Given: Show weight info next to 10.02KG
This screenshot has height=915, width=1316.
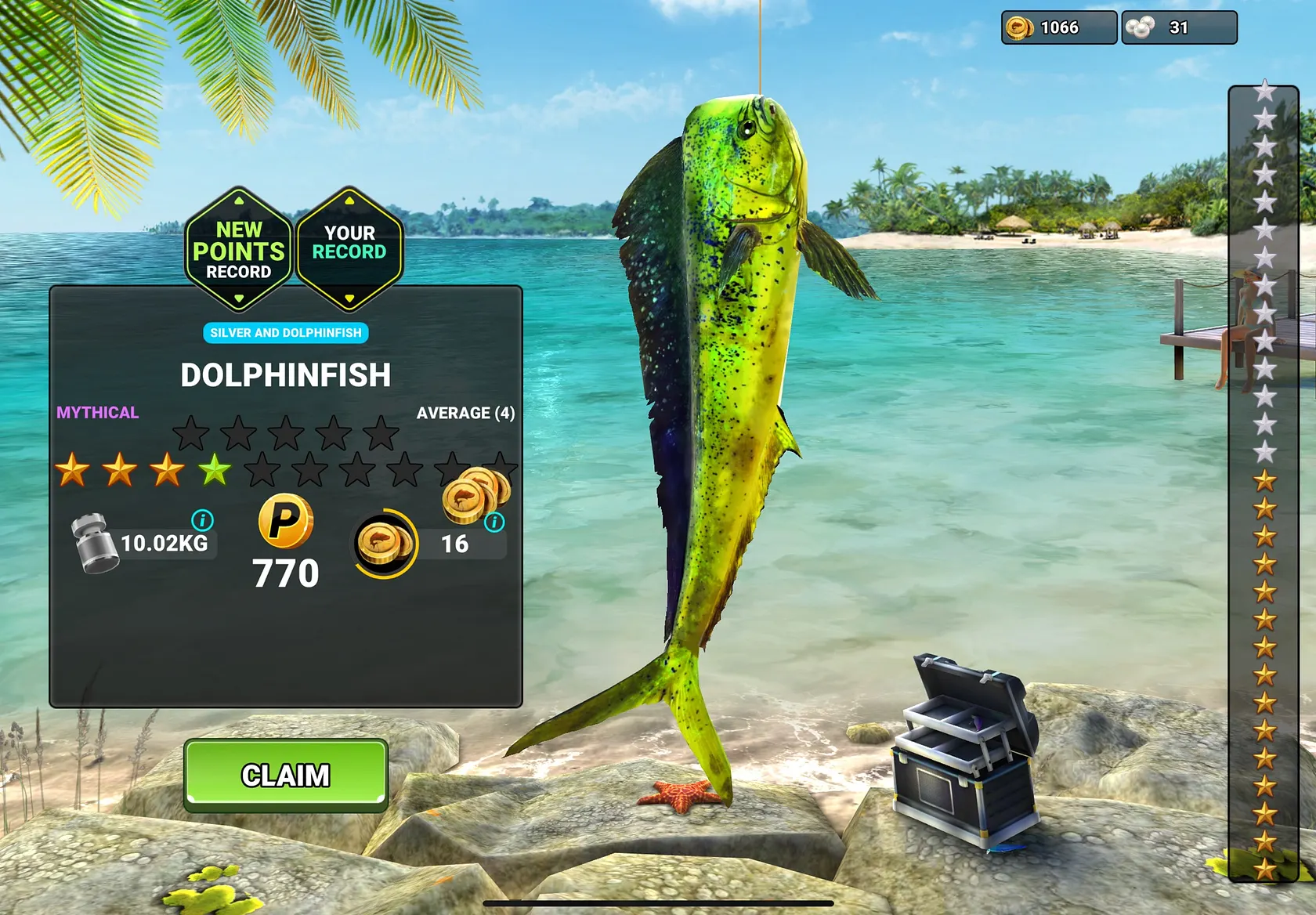Looking at the screenshot, I should click(x=202, y=519).
